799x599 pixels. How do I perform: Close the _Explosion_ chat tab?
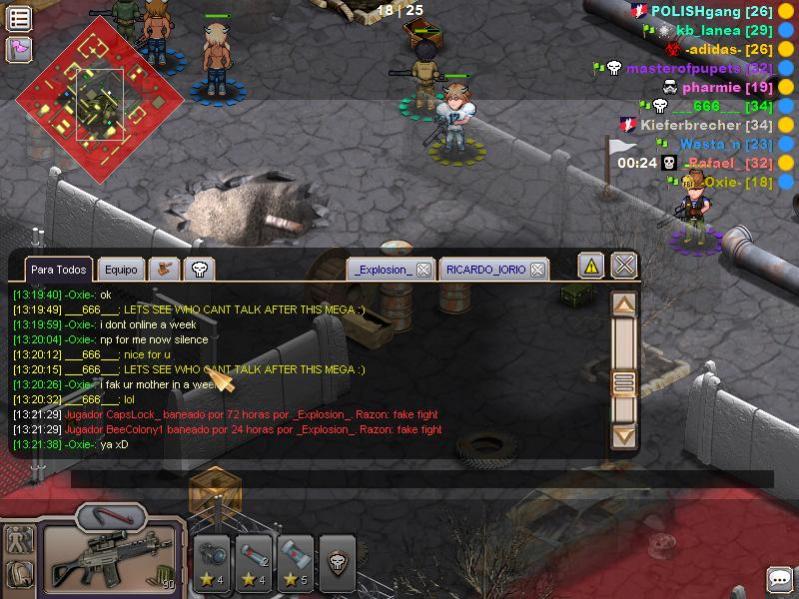pos(423,270)
